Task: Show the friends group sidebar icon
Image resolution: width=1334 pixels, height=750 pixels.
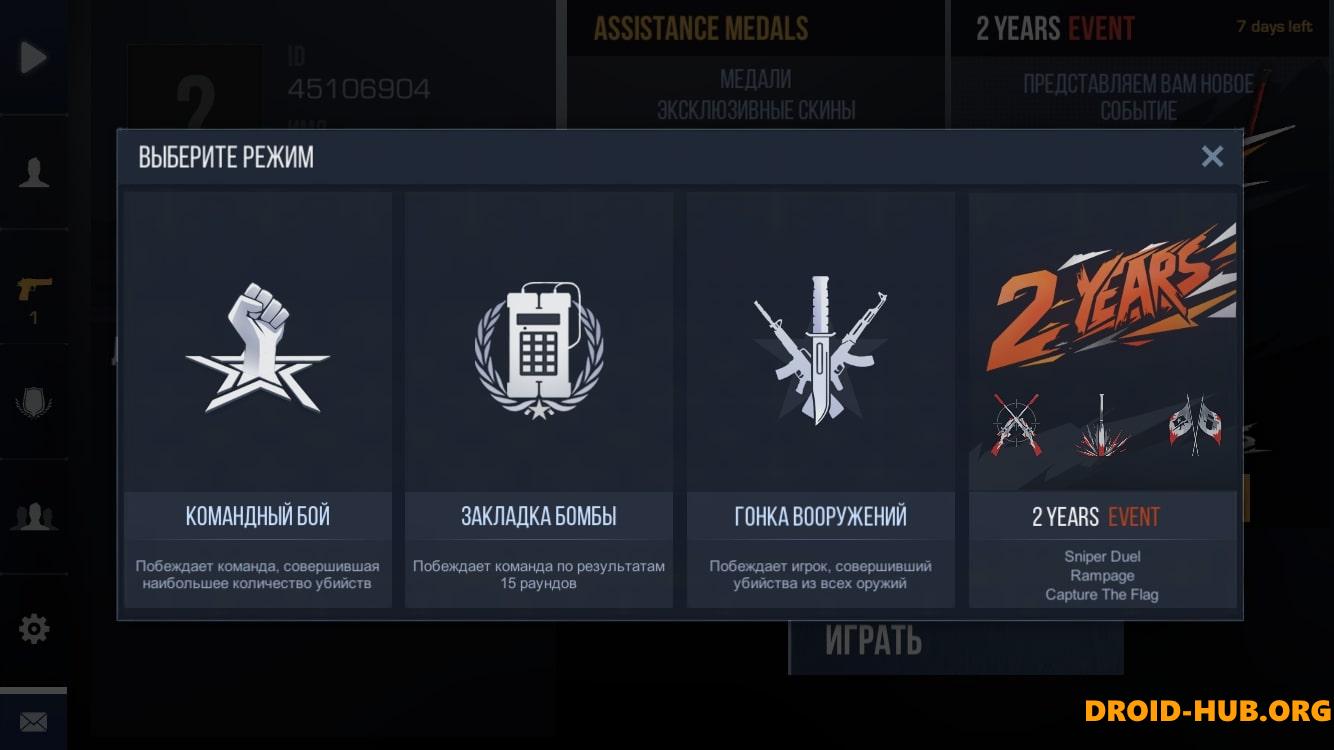Action: 33,516
